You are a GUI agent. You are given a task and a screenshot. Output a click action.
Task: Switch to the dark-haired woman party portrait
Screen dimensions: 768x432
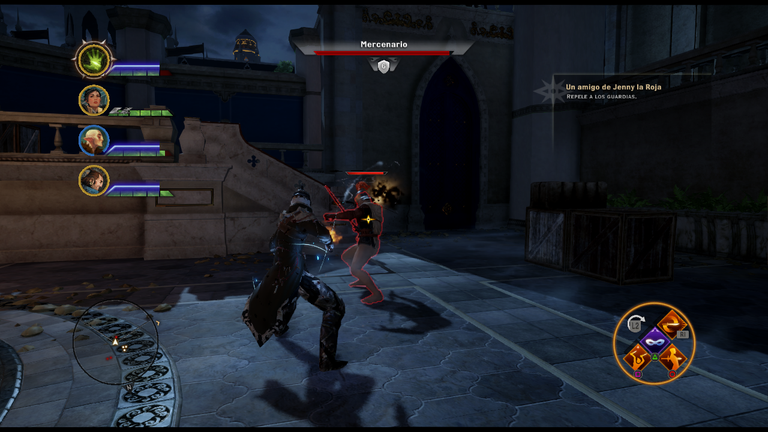coord(94,100)
